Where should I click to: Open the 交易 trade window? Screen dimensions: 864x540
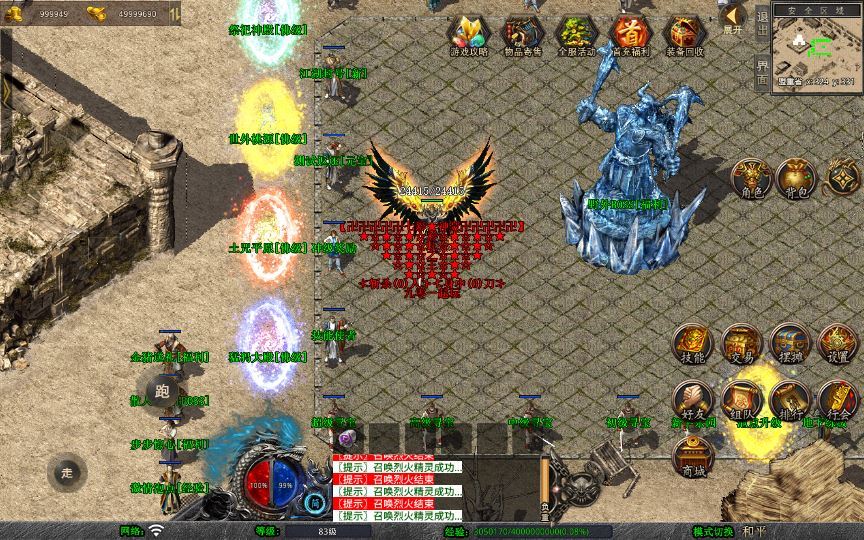(x=741, y=343)
